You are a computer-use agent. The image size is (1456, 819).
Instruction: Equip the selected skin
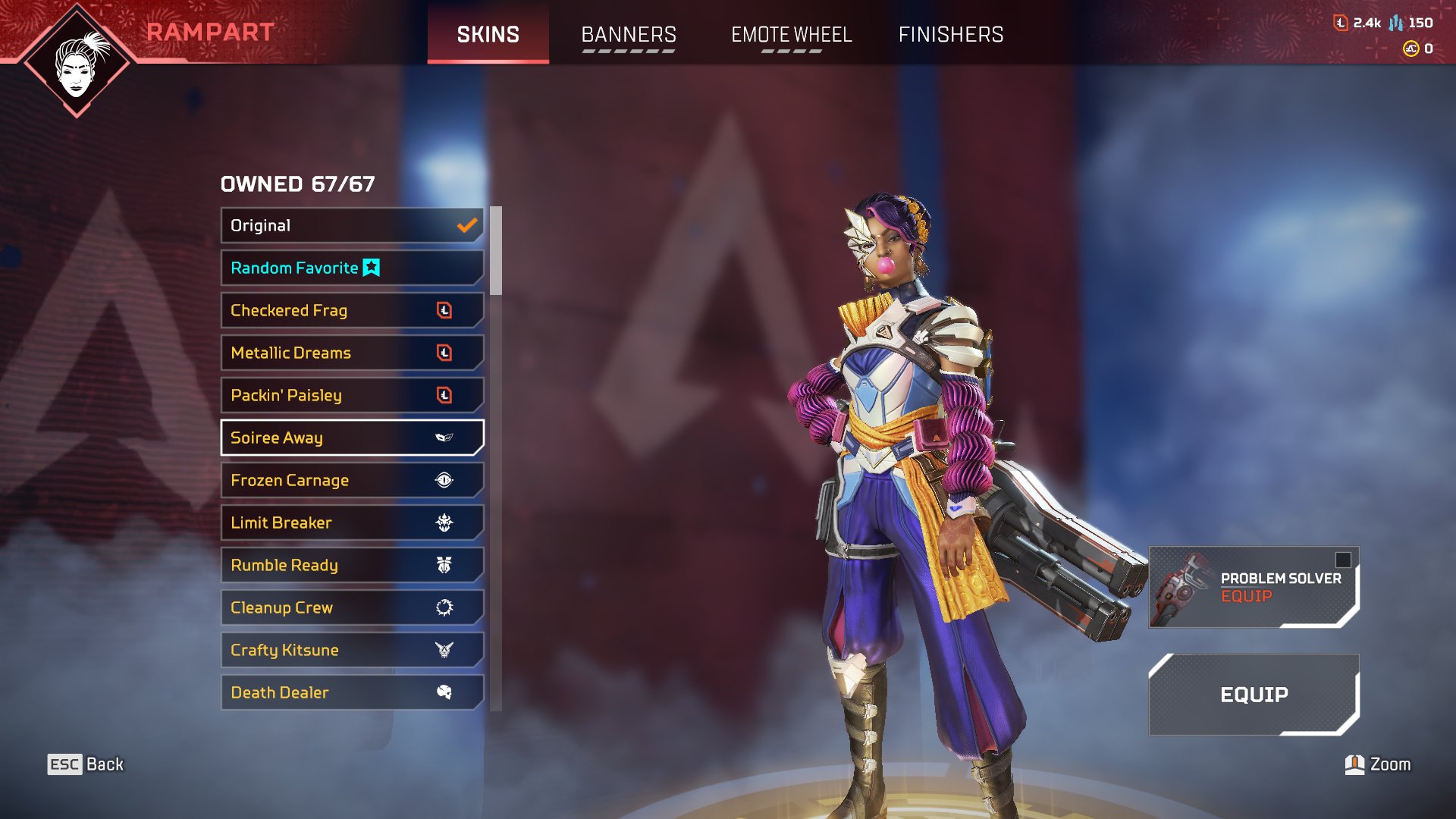1253,695
